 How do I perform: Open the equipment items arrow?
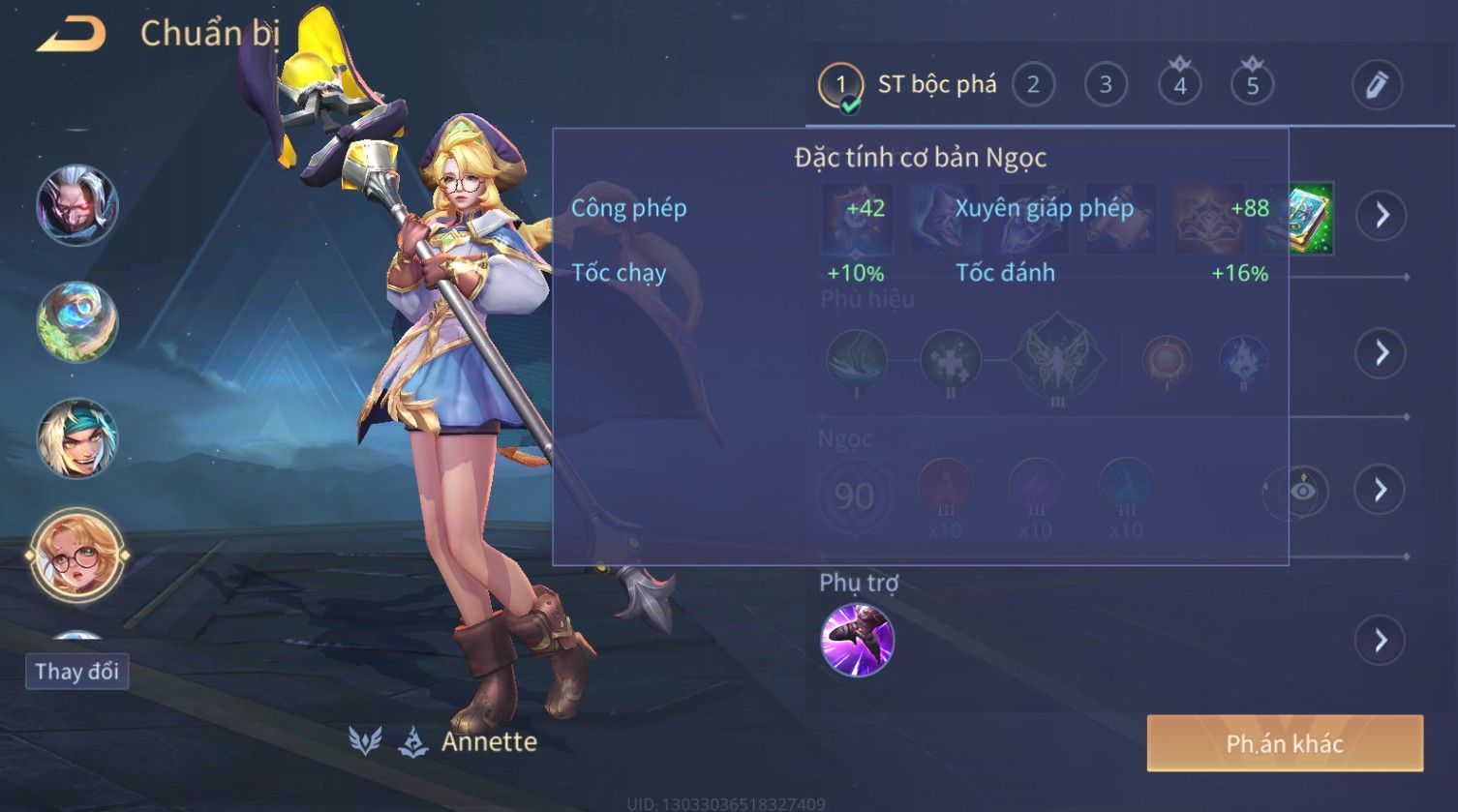pos(1381,215)
